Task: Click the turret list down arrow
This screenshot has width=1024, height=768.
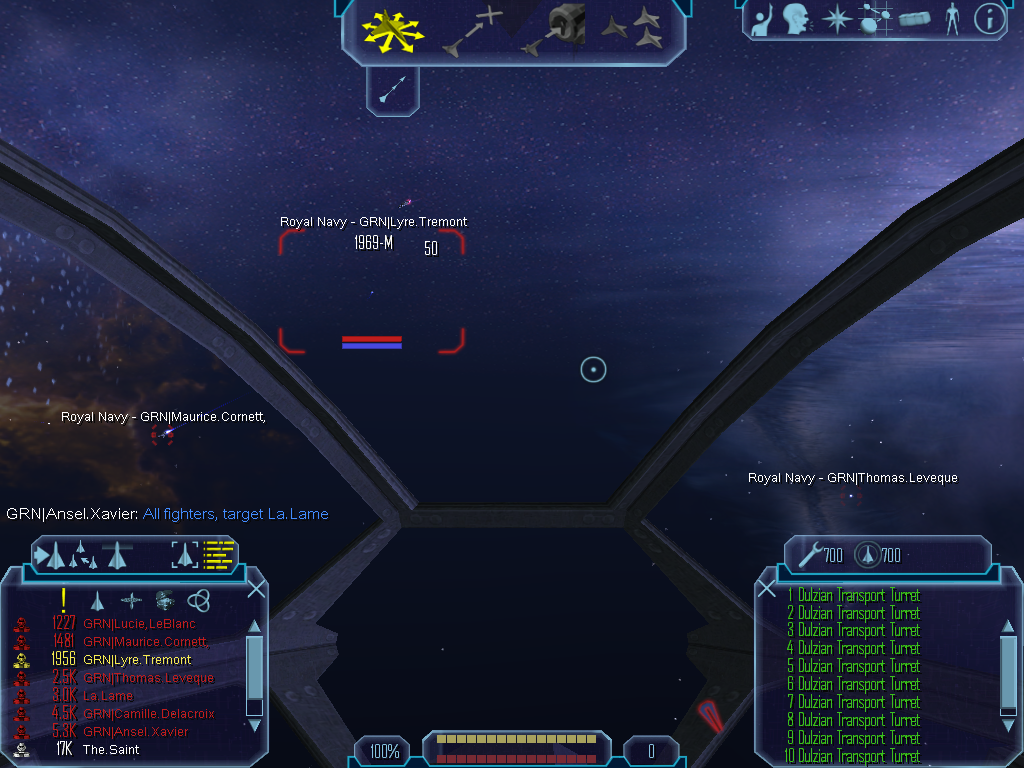Action: pos(1008,726)
